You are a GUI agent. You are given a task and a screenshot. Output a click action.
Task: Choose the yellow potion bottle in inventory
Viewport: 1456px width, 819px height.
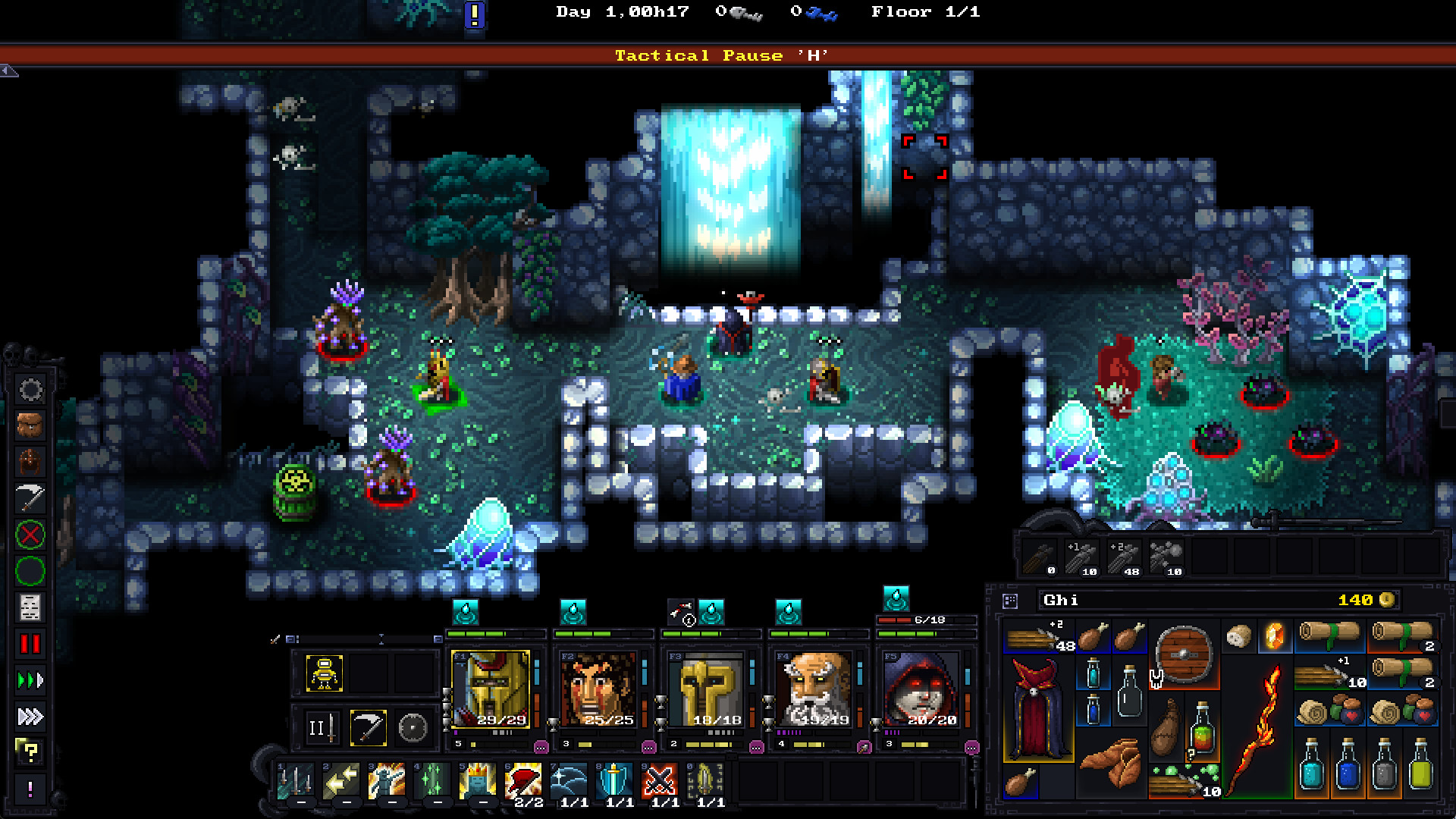(1420, 767)
